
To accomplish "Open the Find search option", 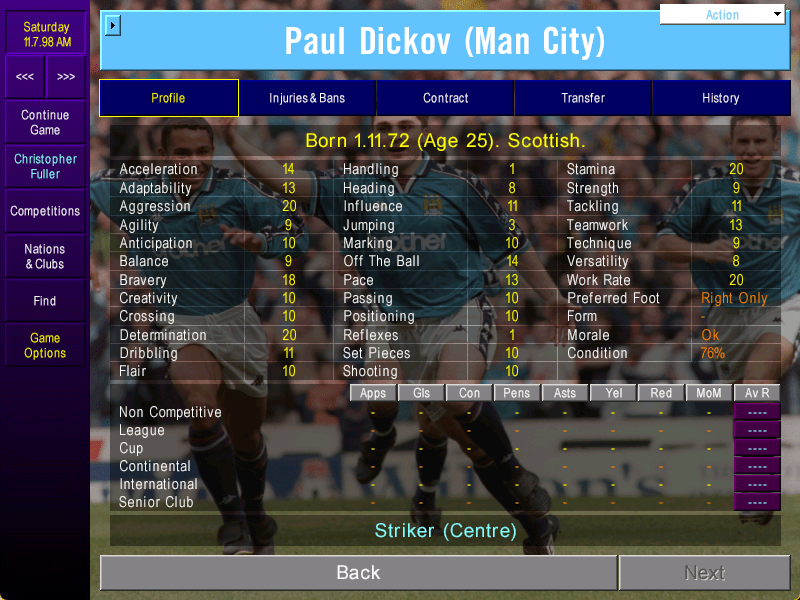I will pyautogui.click(x=45, y=300).
